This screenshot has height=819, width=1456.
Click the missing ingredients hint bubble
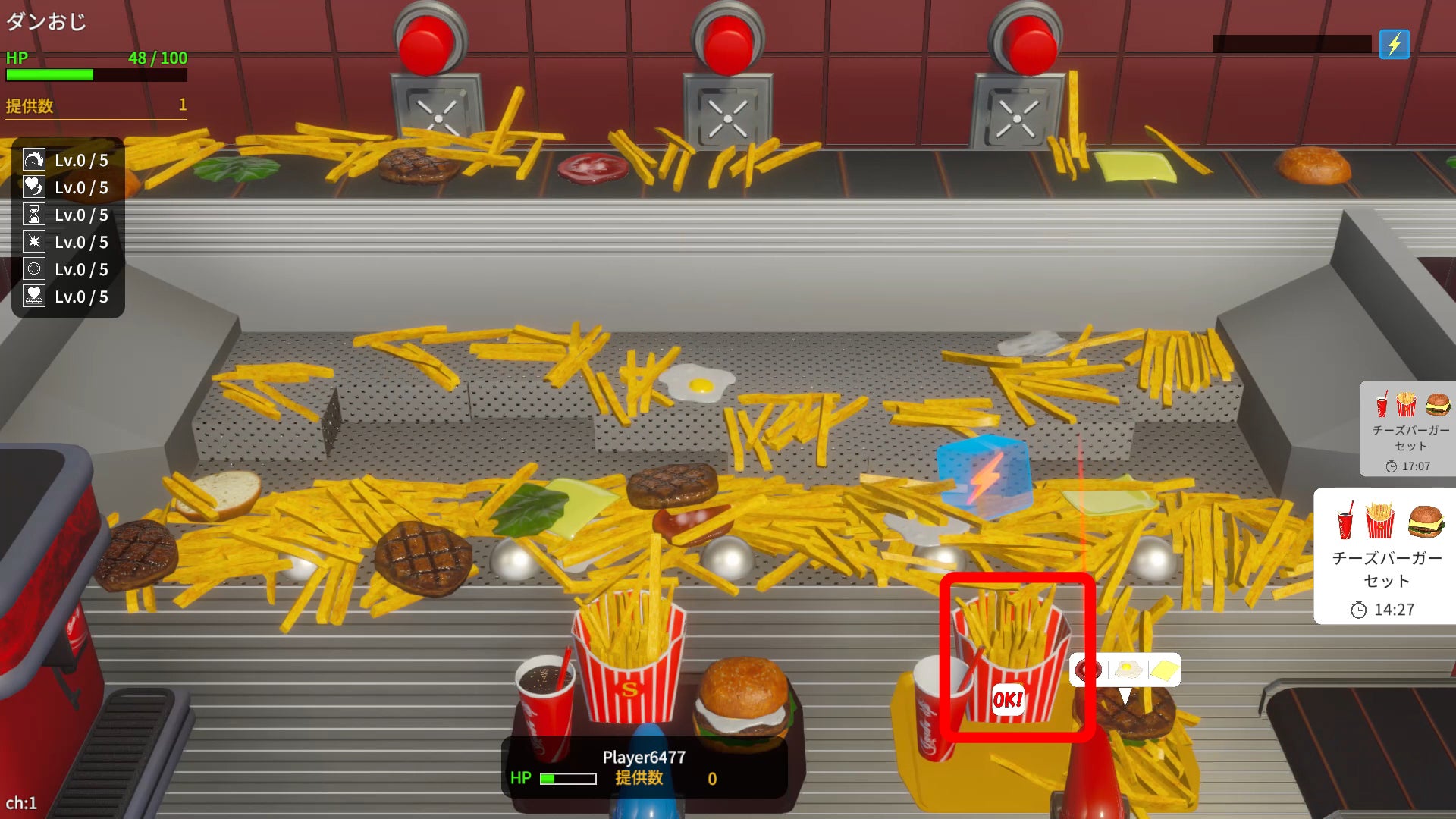click(x=1125, y=670)
